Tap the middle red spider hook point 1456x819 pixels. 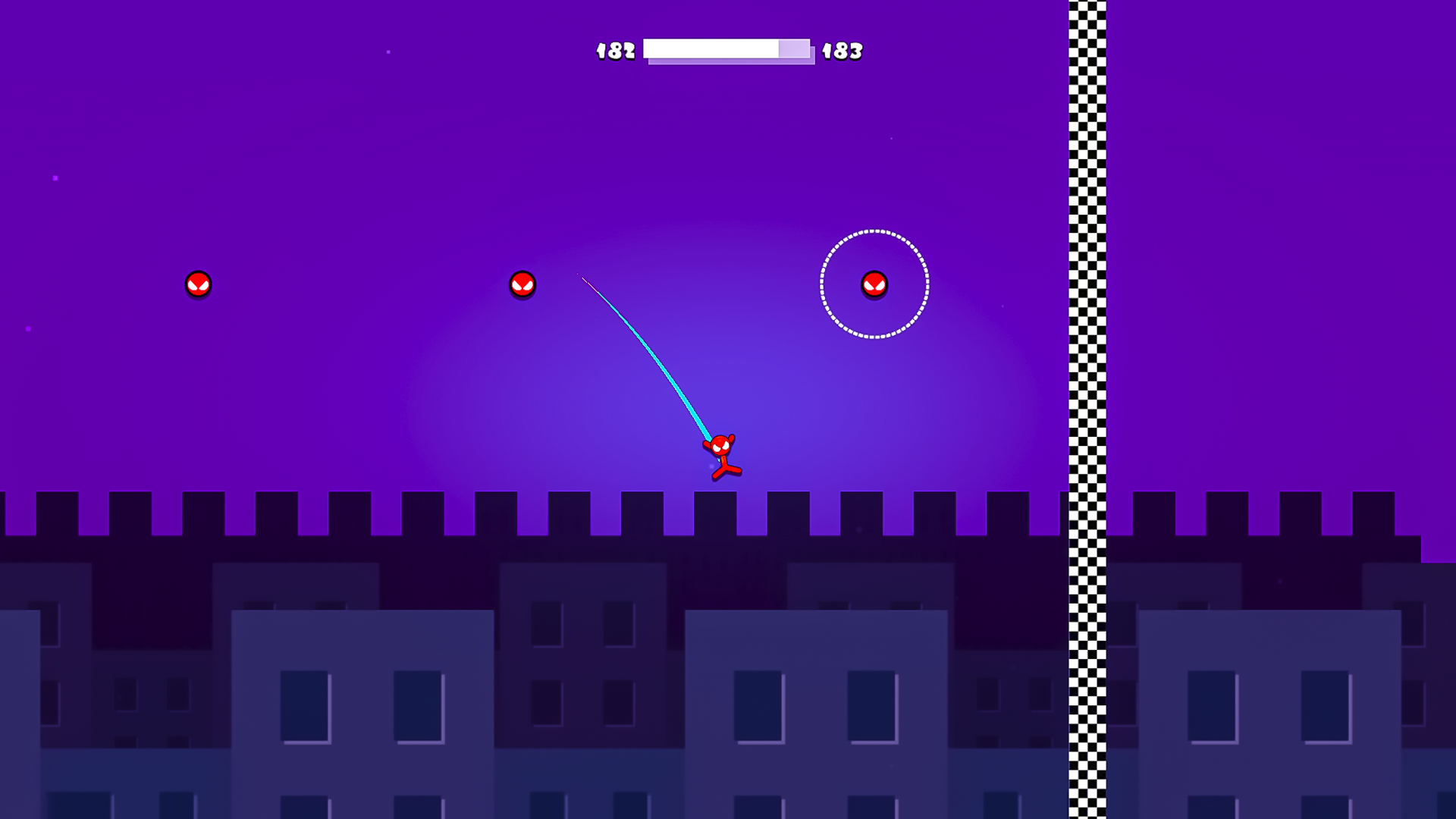522,285
